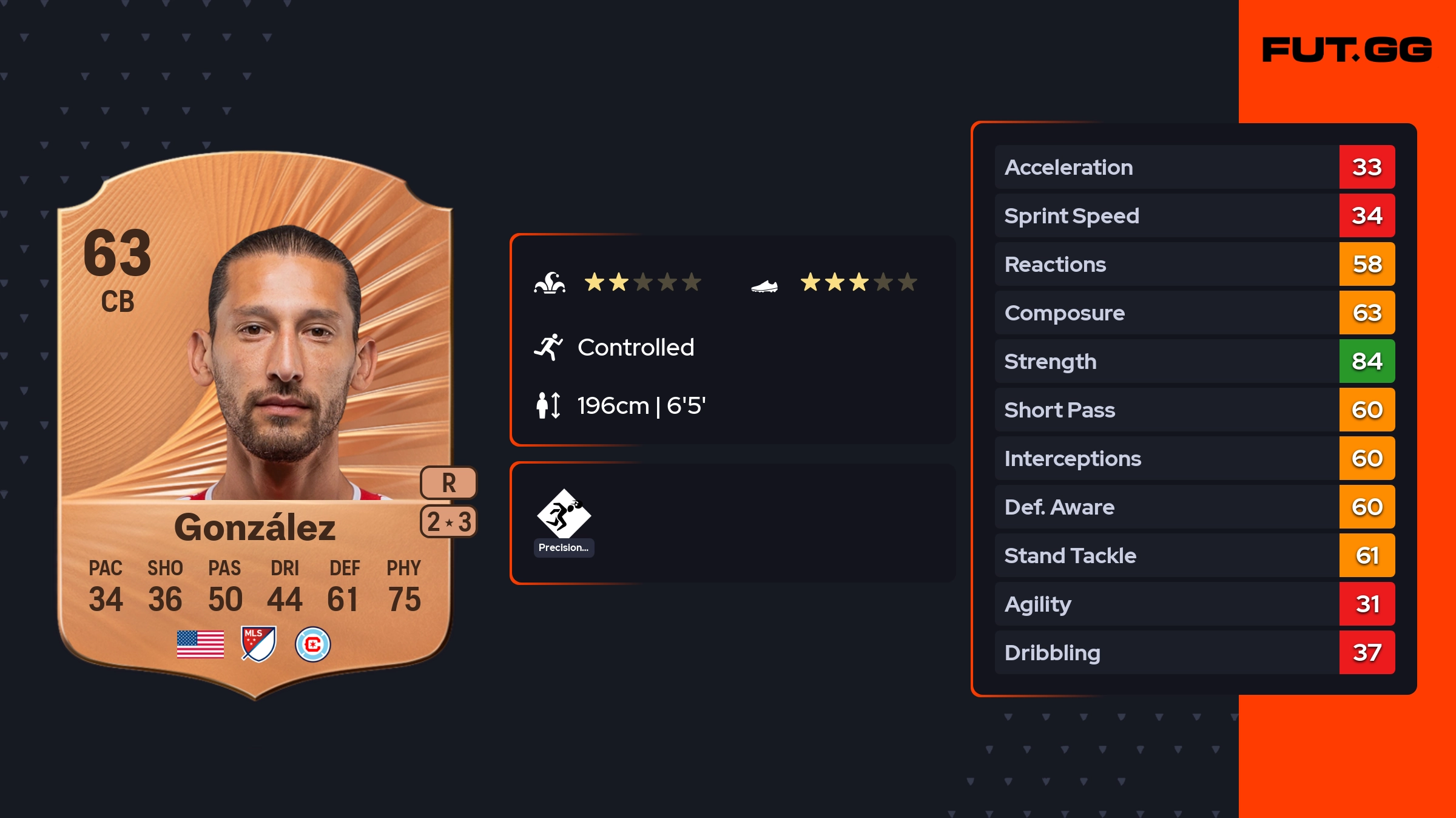Click the Precision playstyle icon
Image resolution: width=1456 pixels, height=818 pixels.
[564, 515]
